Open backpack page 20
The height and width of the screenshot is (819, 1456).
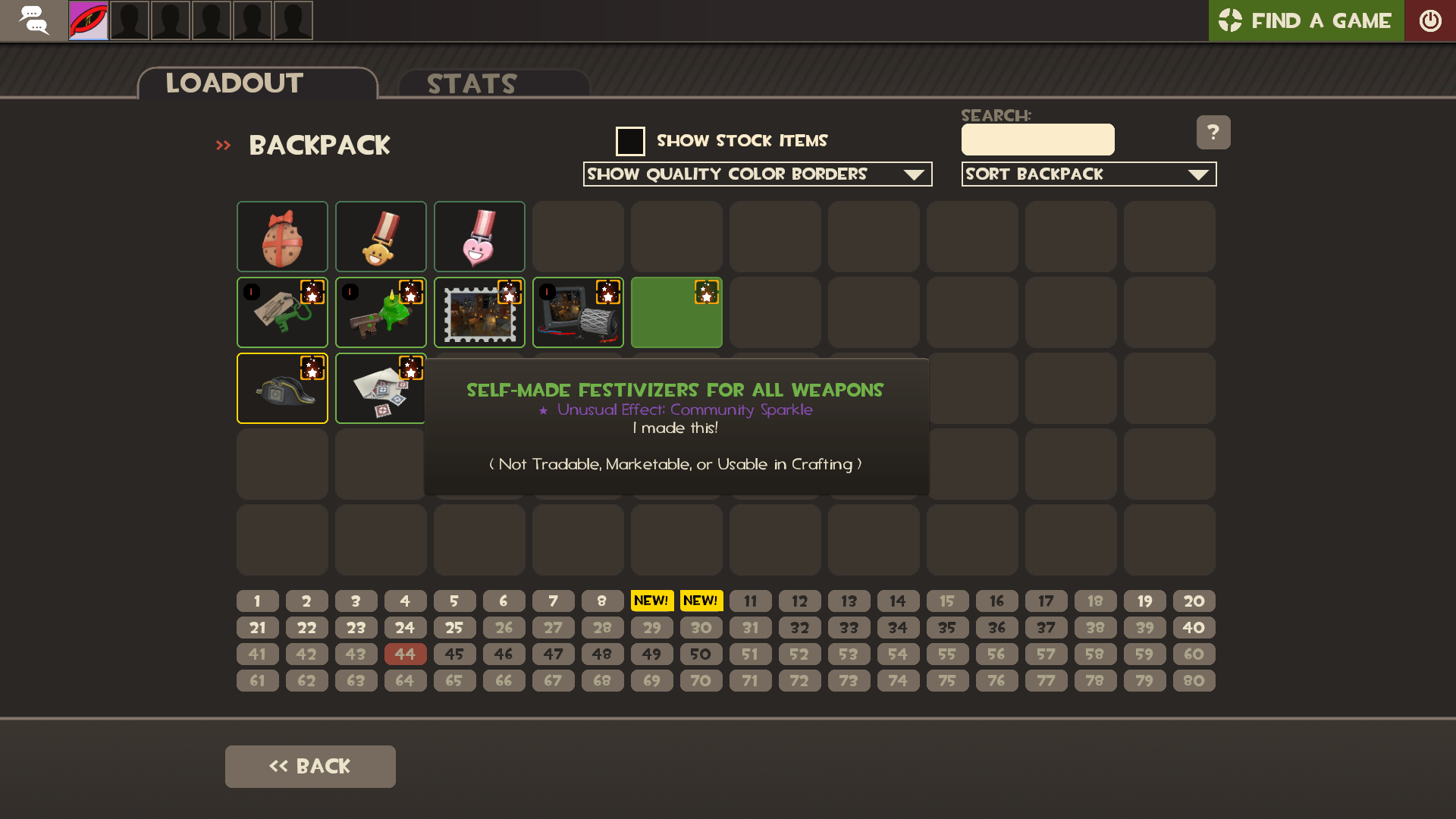[x=1194, y=601]
